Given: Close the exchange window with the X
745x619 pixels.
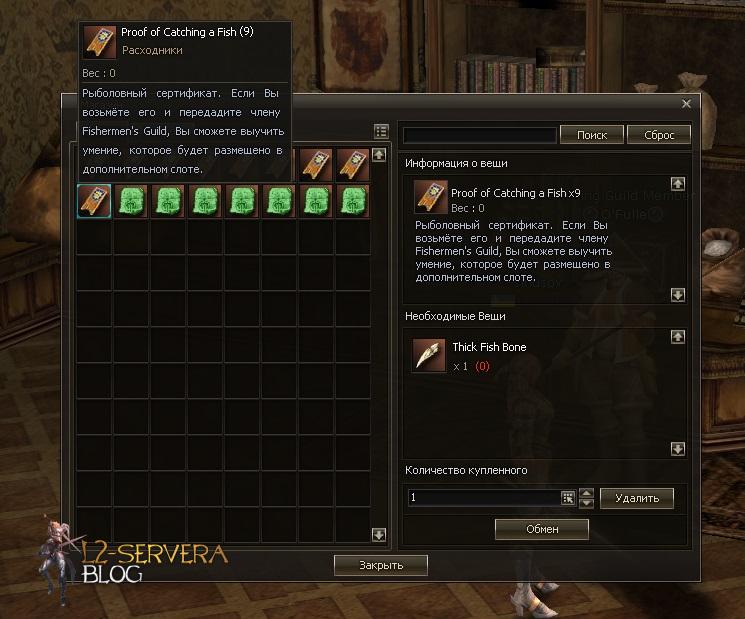Looking at the screenshot, I should [686, 104].
